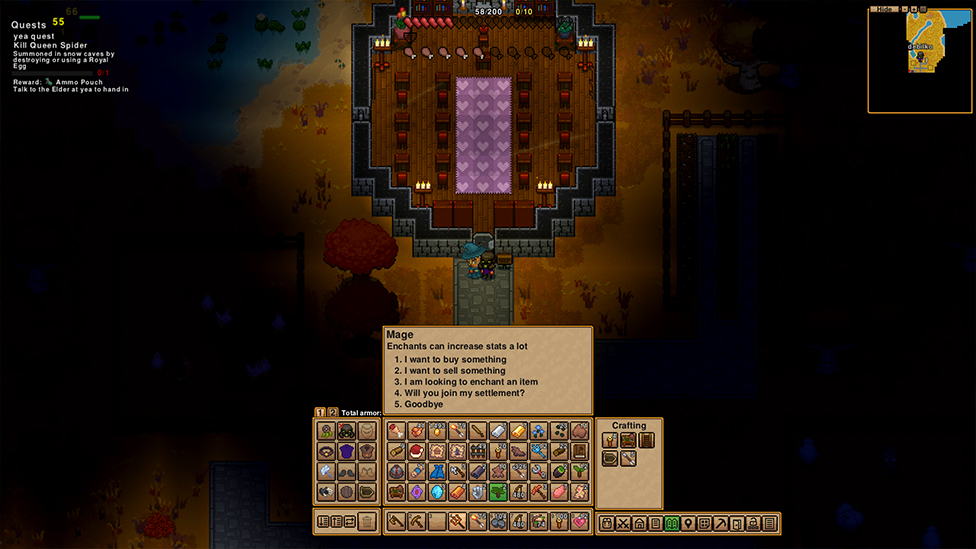The height and width of the screenshot is (549, 976).
Task: Open the map pin marker menu
Action: [x=688, y=523]
